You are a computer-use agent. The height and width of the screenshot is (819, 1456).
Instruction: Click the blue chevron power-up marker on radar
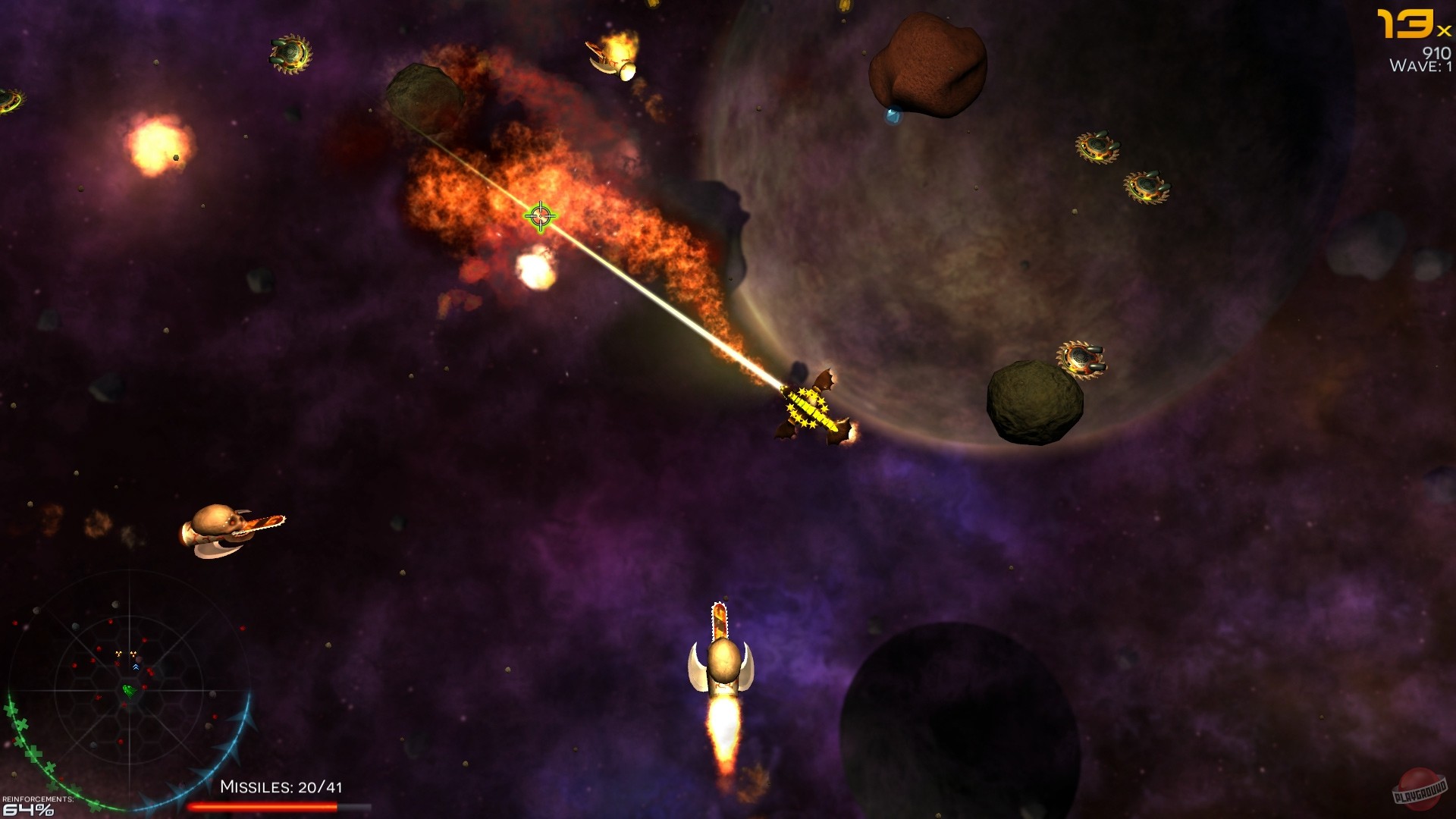136,667
